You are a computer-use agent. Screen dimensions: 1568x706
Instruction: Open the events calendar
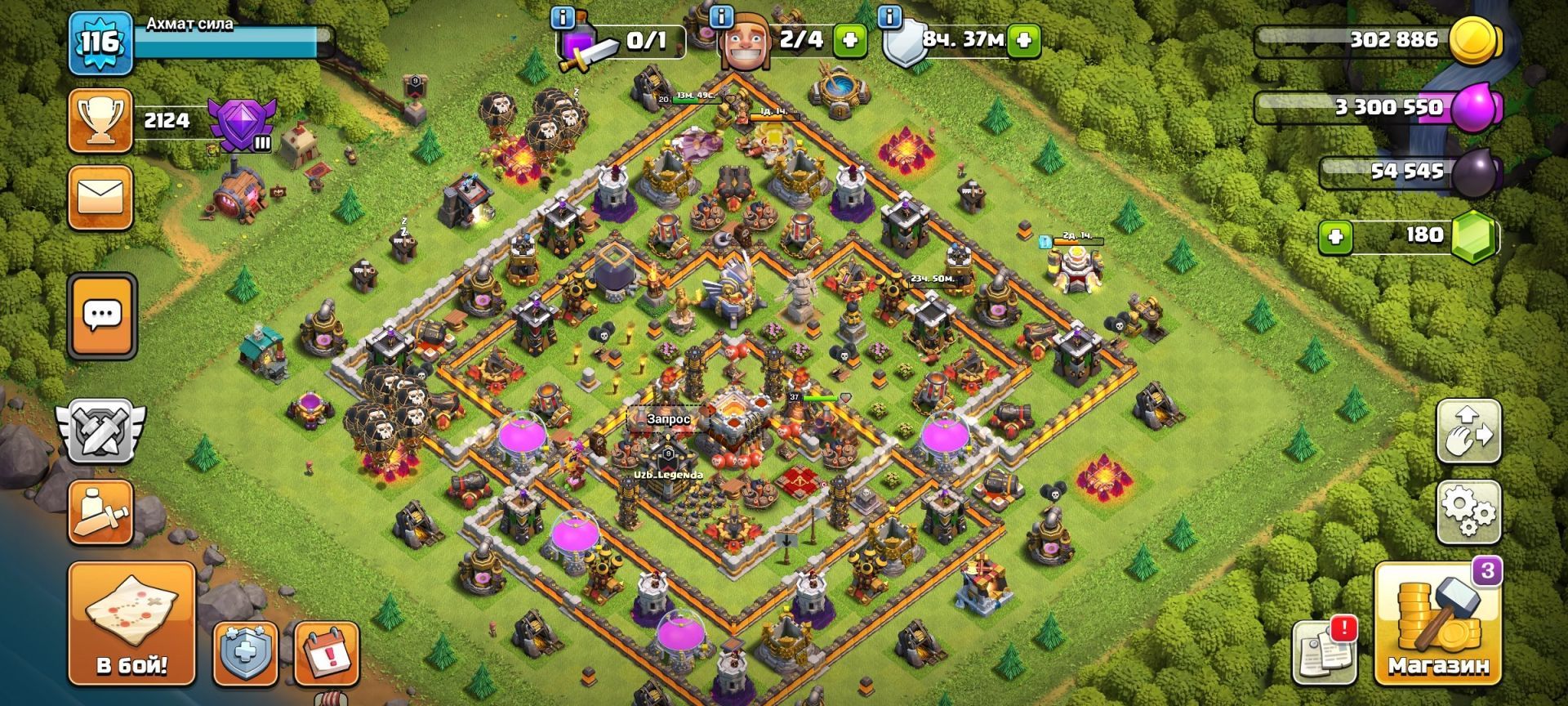click(327, 651)
